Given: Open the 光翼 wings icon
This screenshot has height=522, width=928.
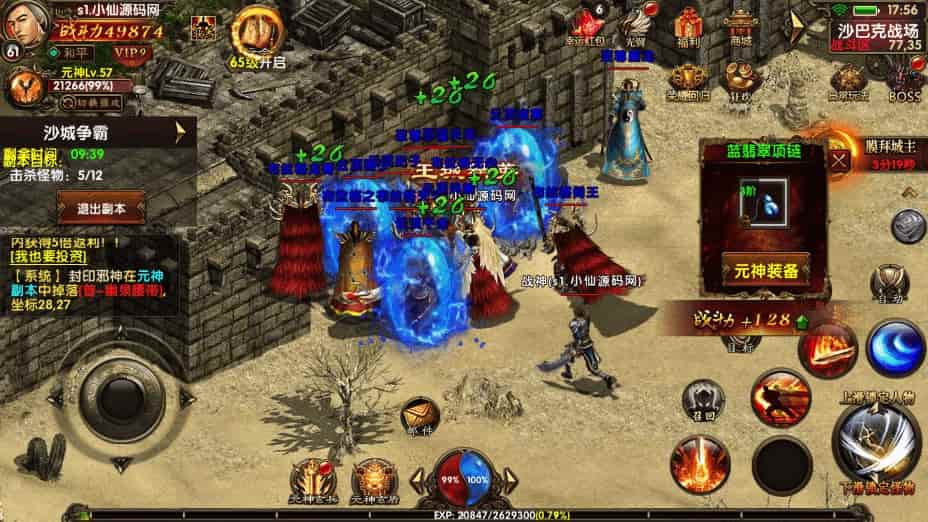Looking at the screenshot, I should (636, 27).
